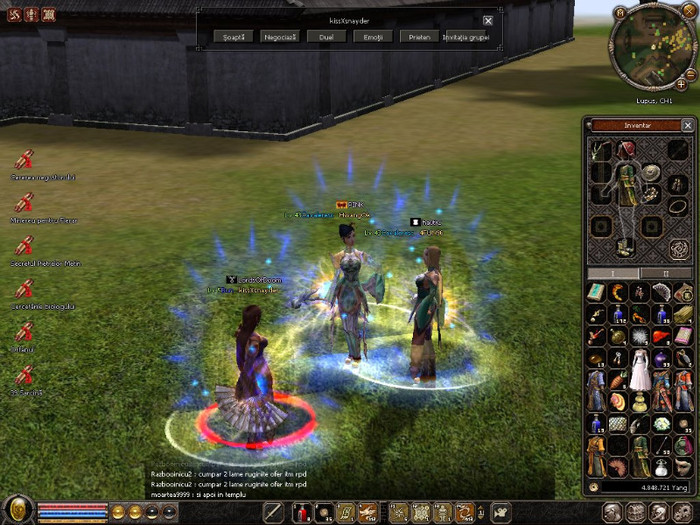This screenshot has width=700, height=525.
Task: Open the Emoții emotes option
Action: click(x=373, y=36)
